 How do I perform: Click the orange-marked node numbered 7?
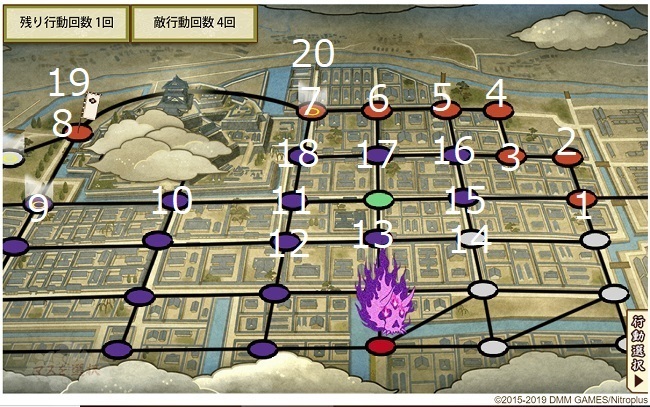tap(312, 110)
